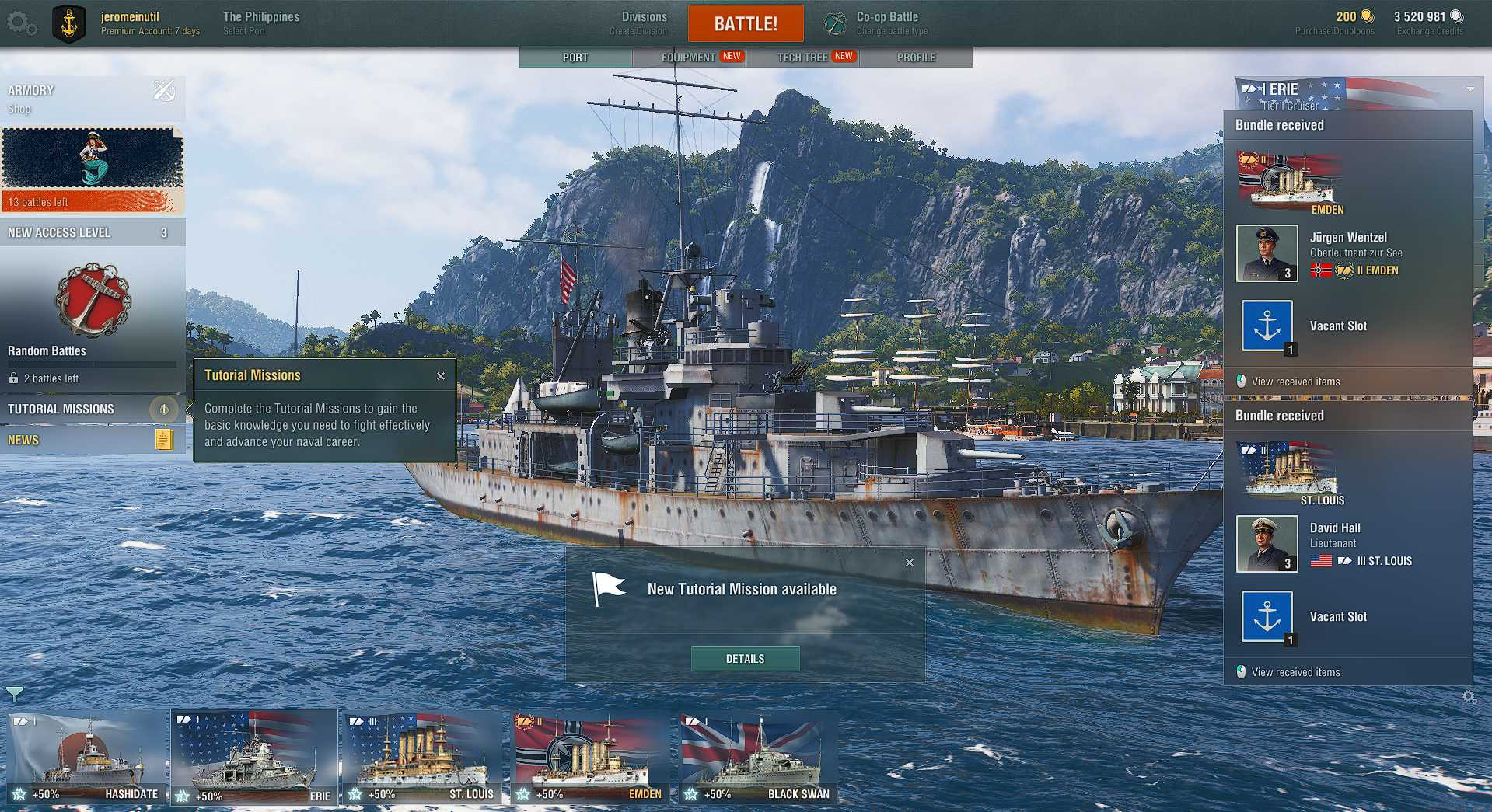Start a match with the BATTLE! button
This screenshot has height=812, width=1492.
pyautogui.click(x=745, y=24)
